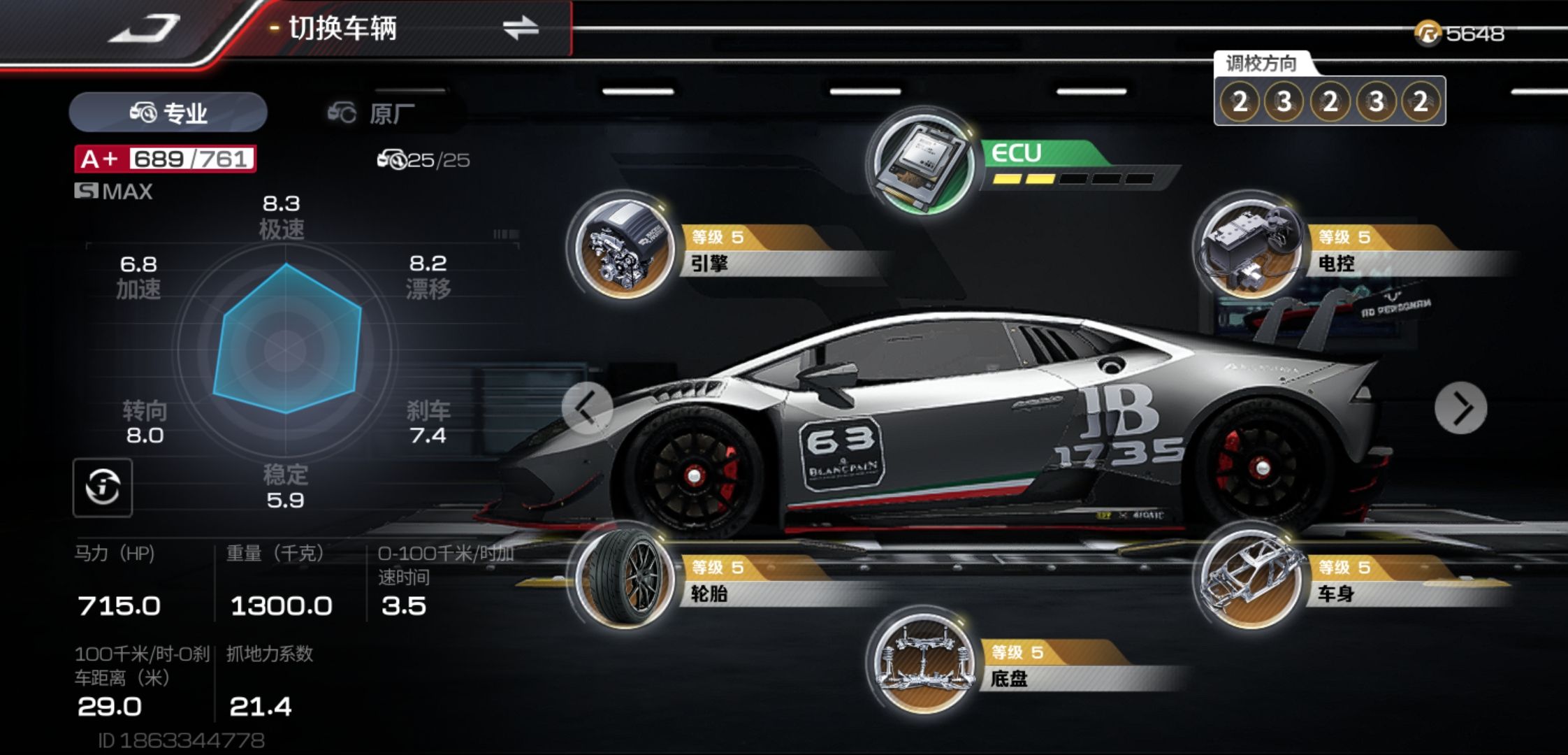Tap the R currency balance 5648
This screenshot has height=755, width=1568.
pyautogui.click(x=1460, y=34)
